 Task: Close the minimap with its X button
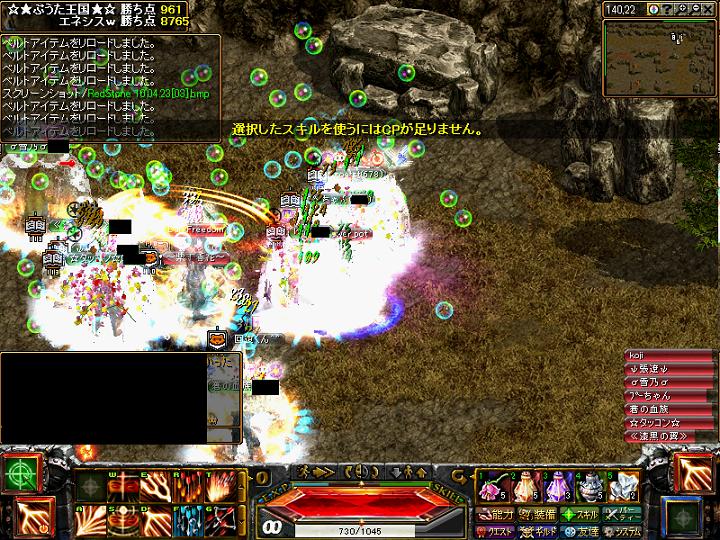[x=710, y=9]
